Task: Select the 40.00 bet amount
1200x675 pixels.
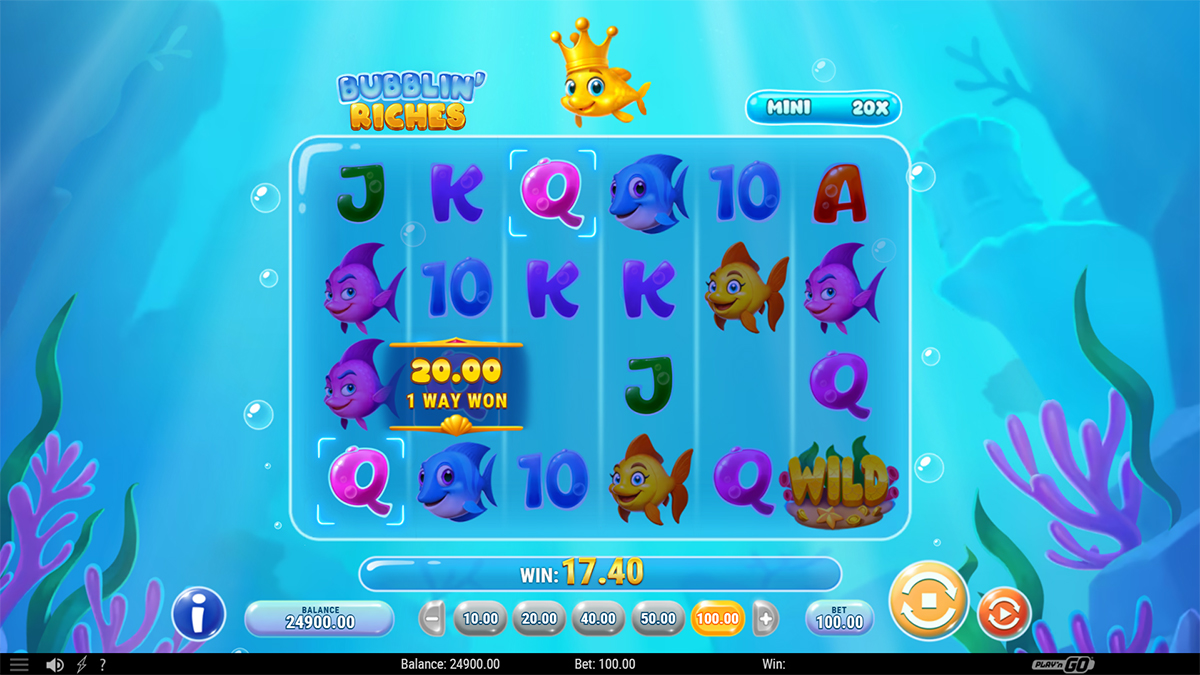Action: [598, 618]
